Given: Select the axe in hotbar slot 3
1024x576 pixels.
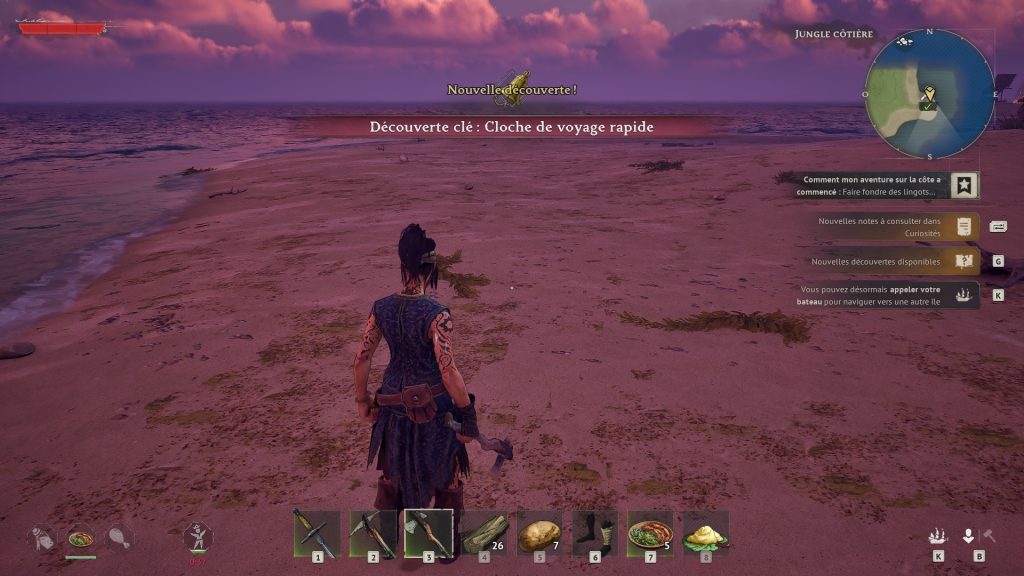Looking at the screenshot, I should coord(428,532).
